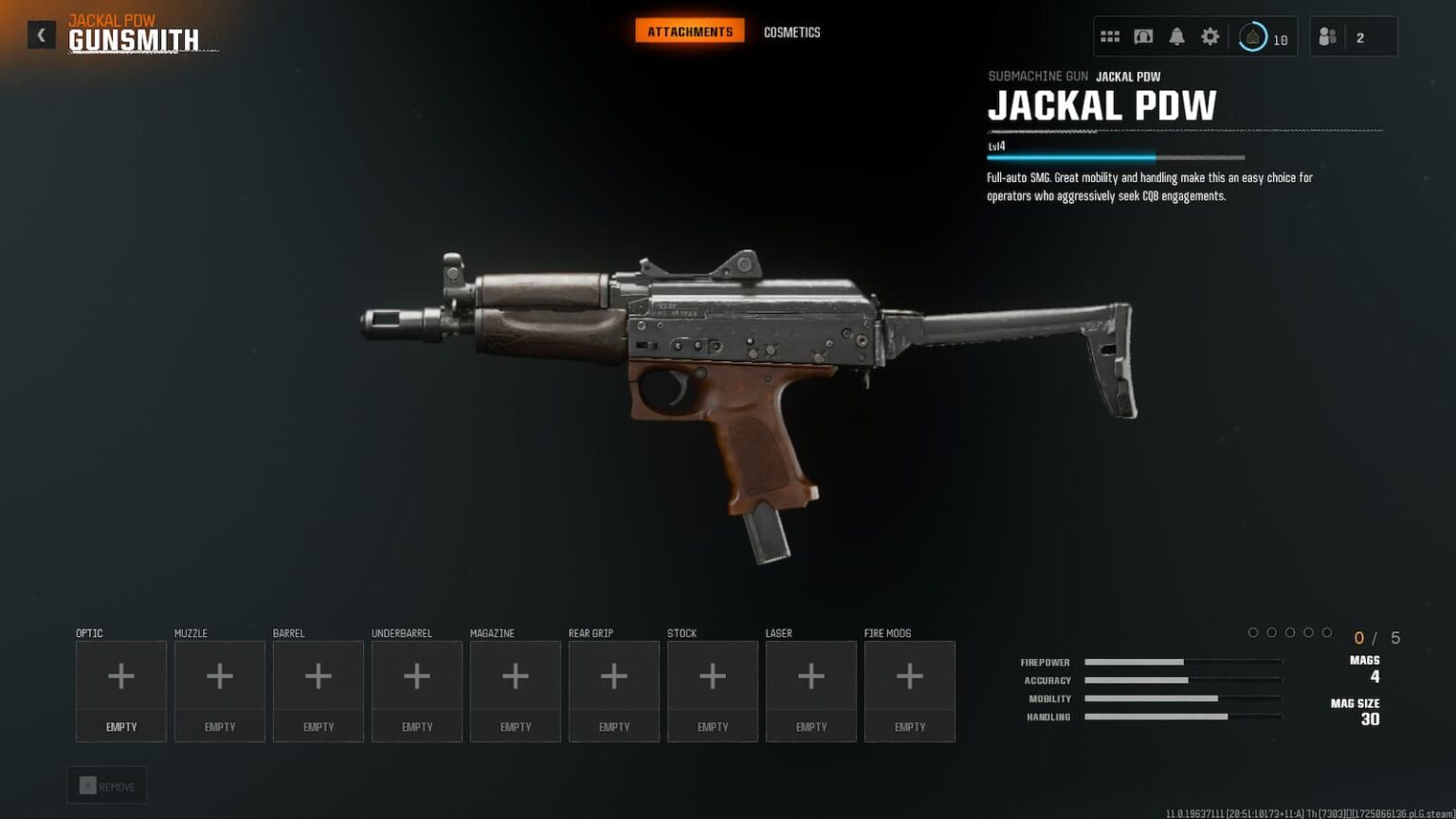This screenshot has height=819, width=1456.
Task: Select the Underbarrel attachment slot
Action: (417, 690)
